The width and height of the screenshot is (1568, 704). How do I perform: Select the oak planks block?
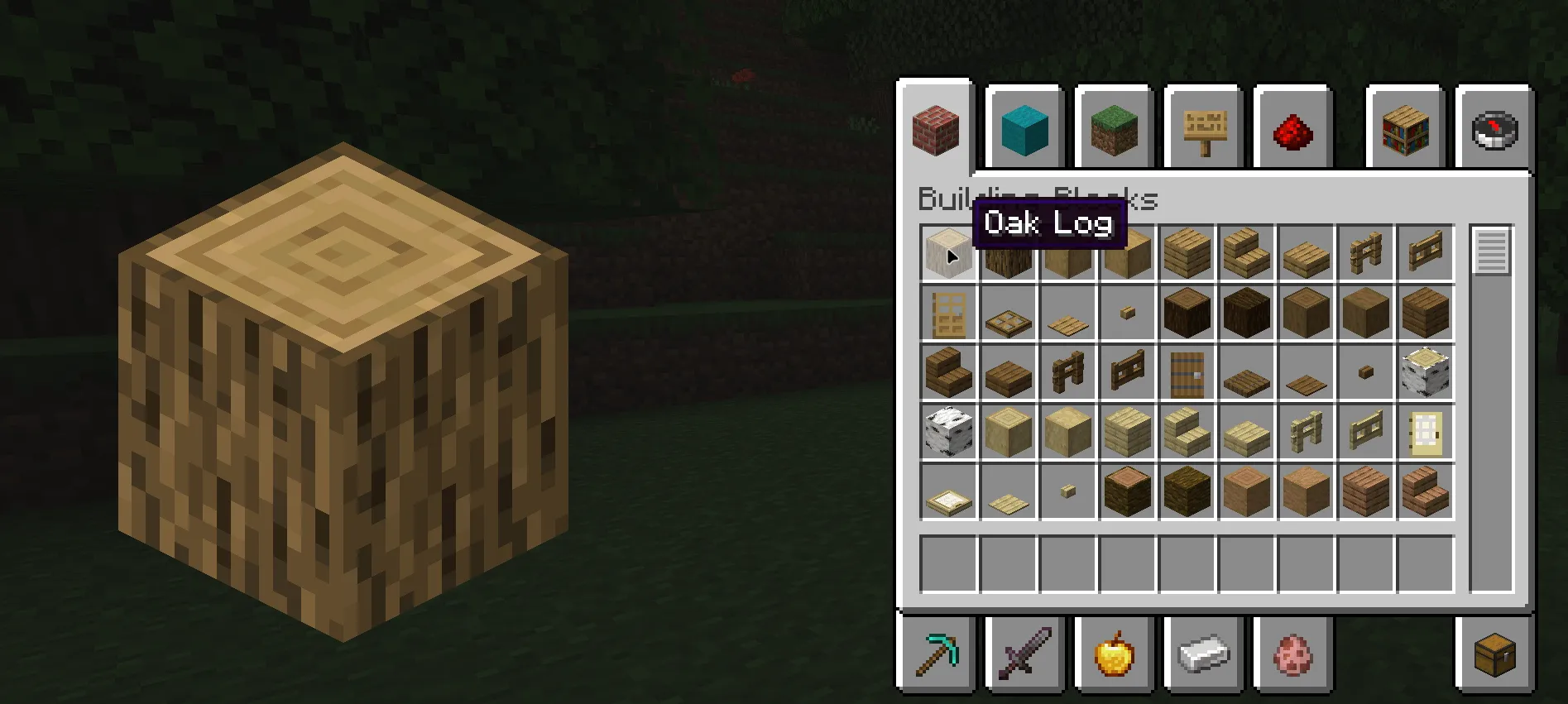(x=1187, y=252)
